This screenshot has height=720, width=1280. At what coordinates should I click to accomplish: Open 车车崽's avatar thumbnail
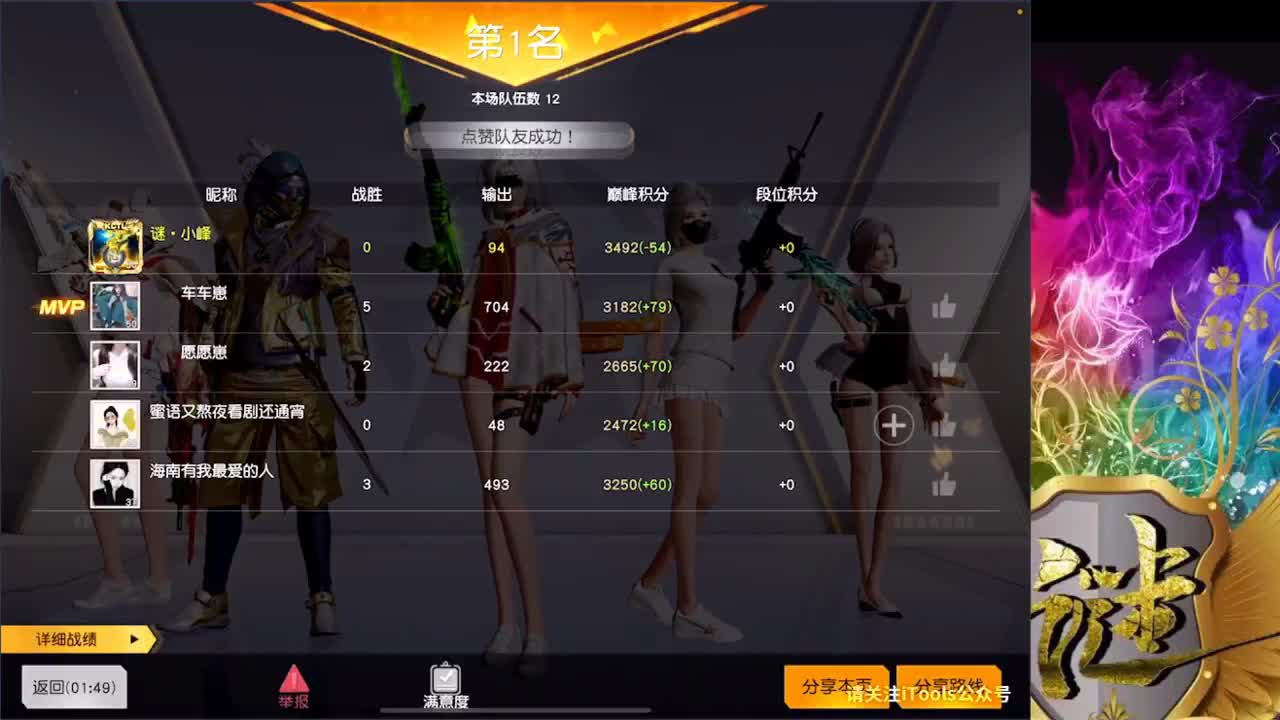click(x=114, y=306)
